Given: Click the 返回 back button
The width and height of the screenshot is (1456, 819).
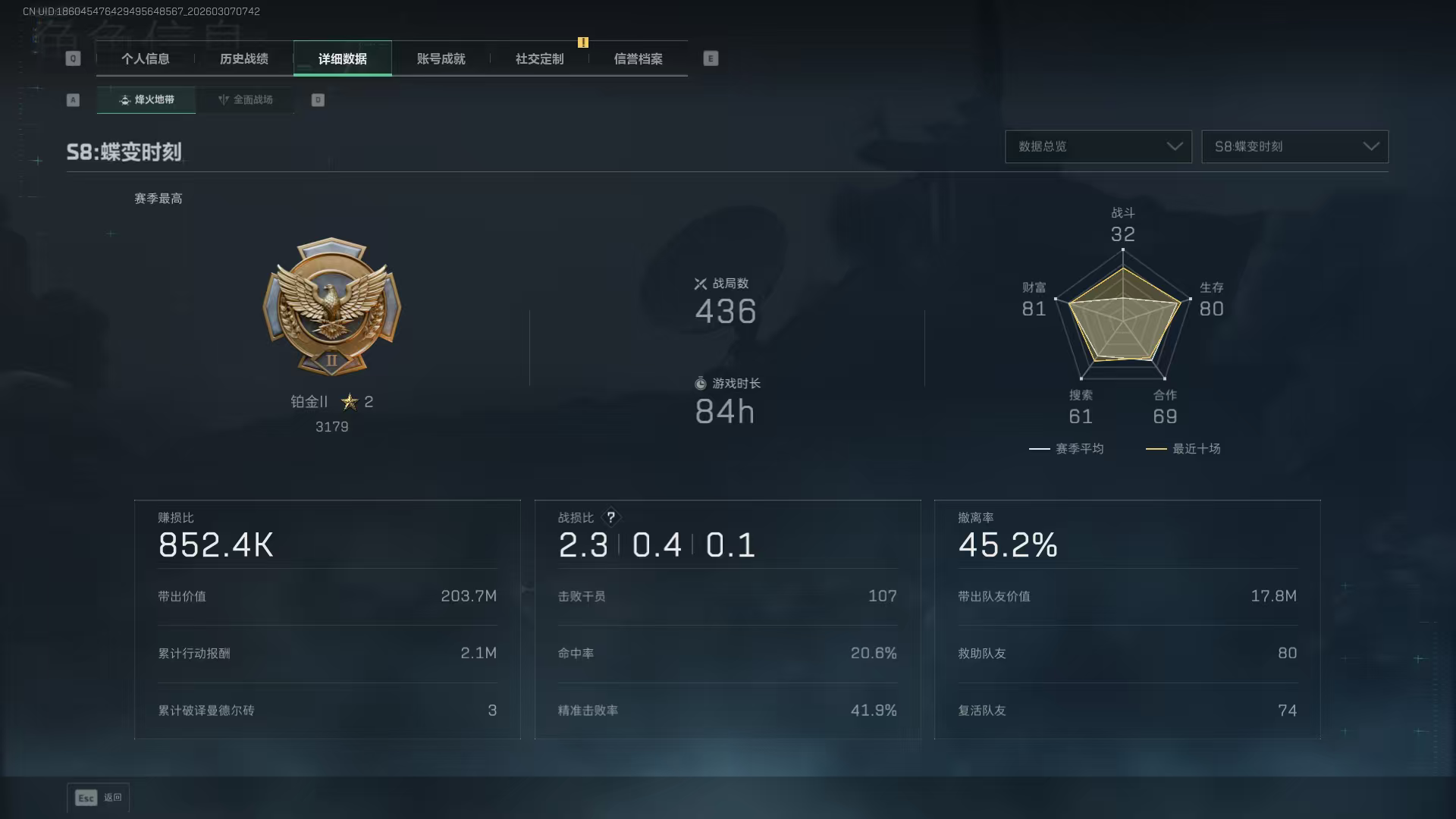Looking at the screenshot, I should pyautogui.click(x=99, y=798).
